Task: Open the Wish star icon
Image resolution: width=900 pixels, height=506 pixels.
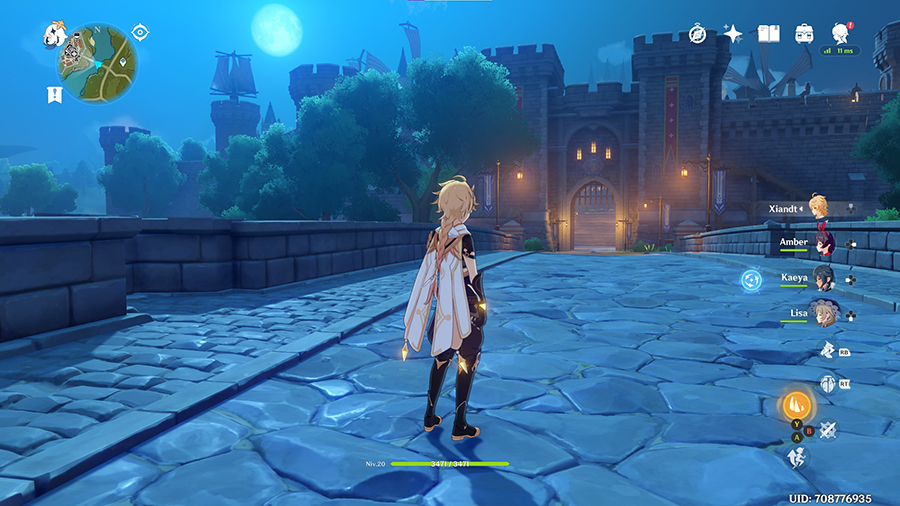Action: (x=733, y=34)
